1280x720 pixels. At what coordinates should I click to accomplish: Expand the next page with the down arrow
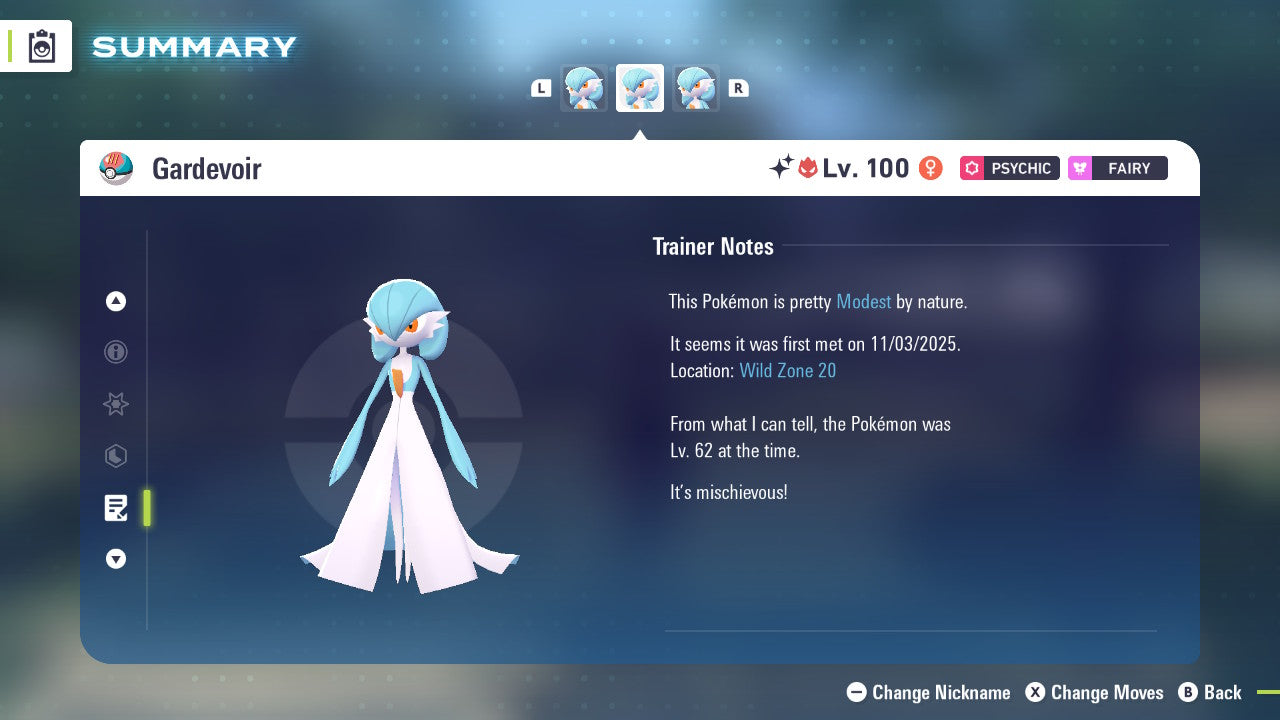(x=116, y=560)
